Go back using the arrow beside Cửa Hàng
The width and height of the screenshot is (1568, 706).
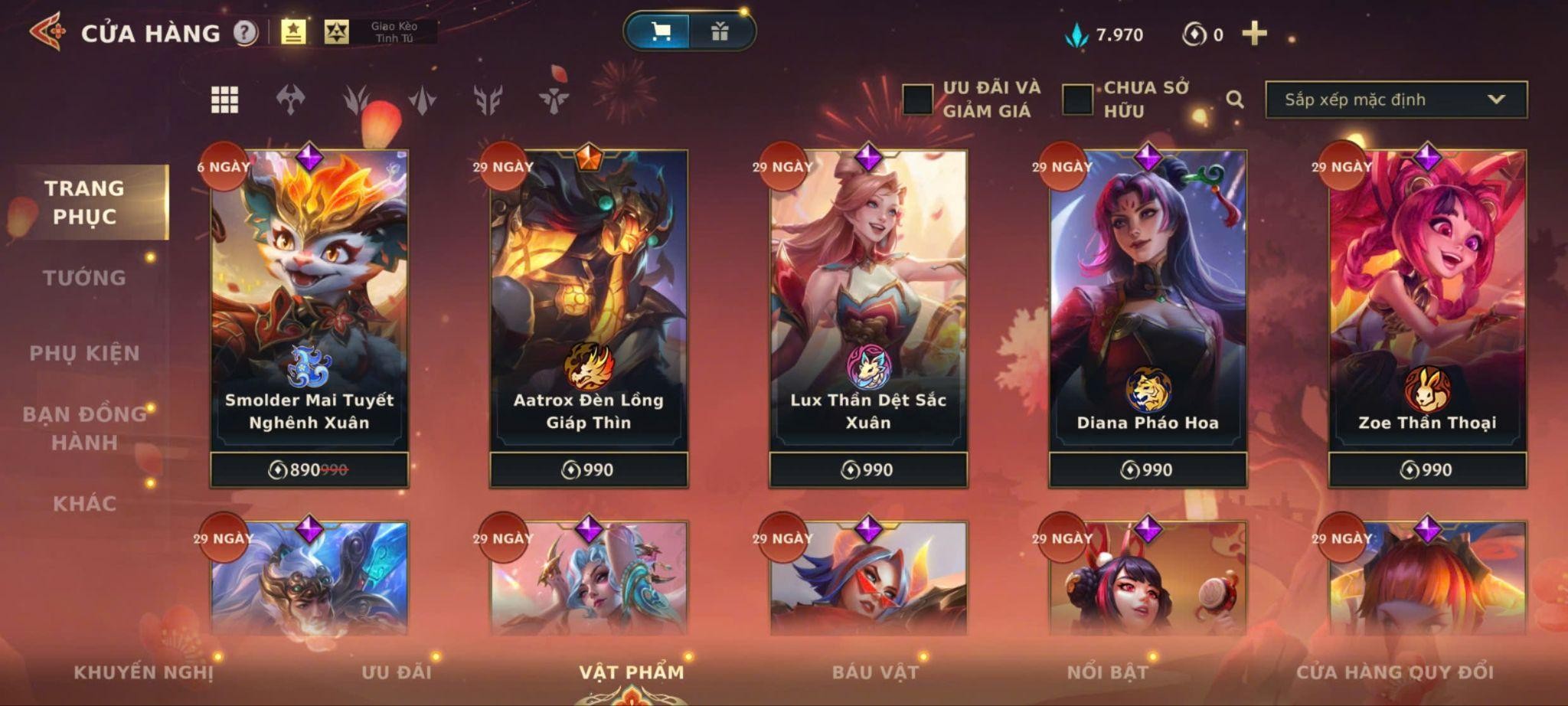[47, 32]
